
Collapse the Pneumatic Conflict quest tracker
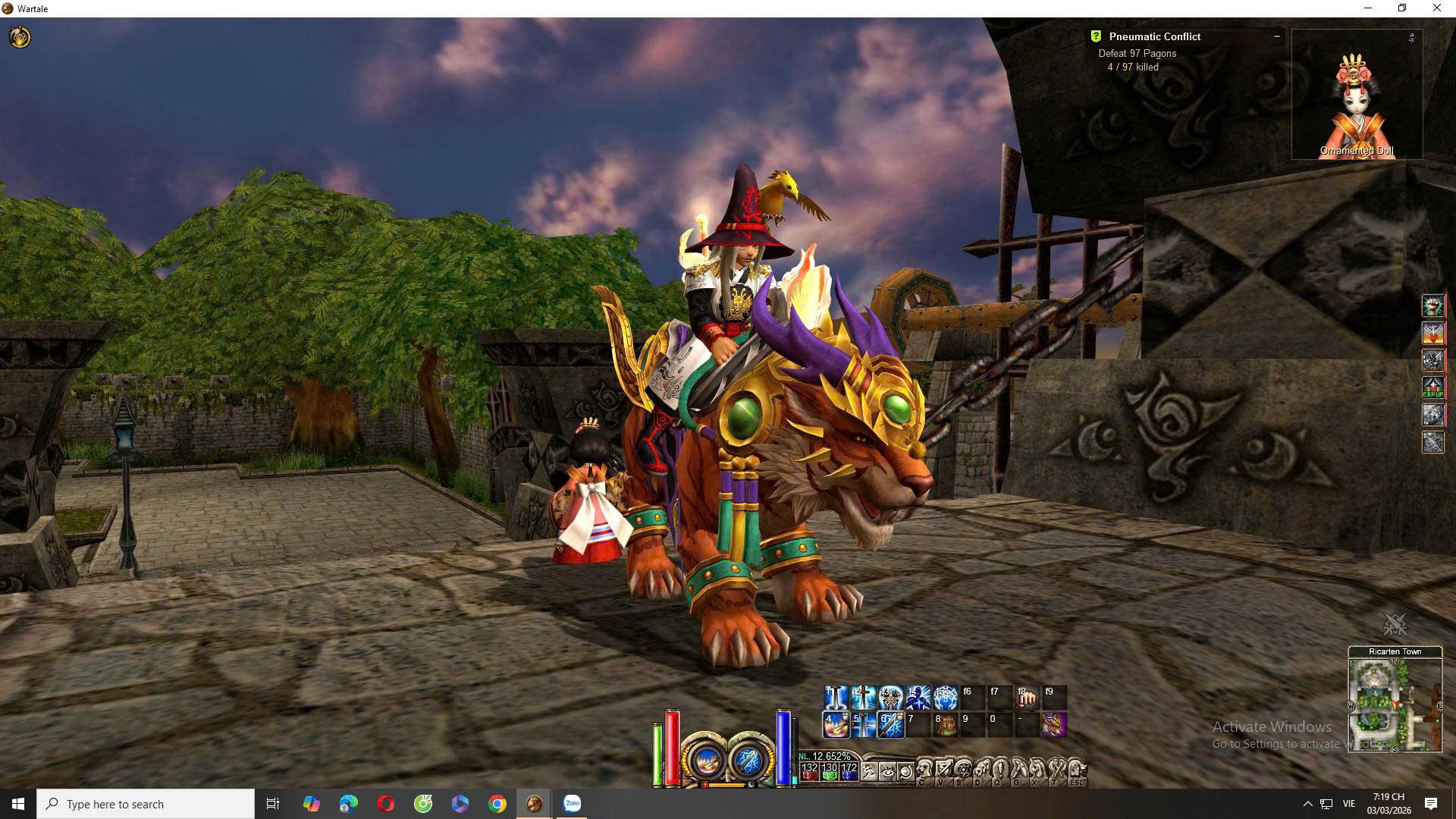(1276, 36)
